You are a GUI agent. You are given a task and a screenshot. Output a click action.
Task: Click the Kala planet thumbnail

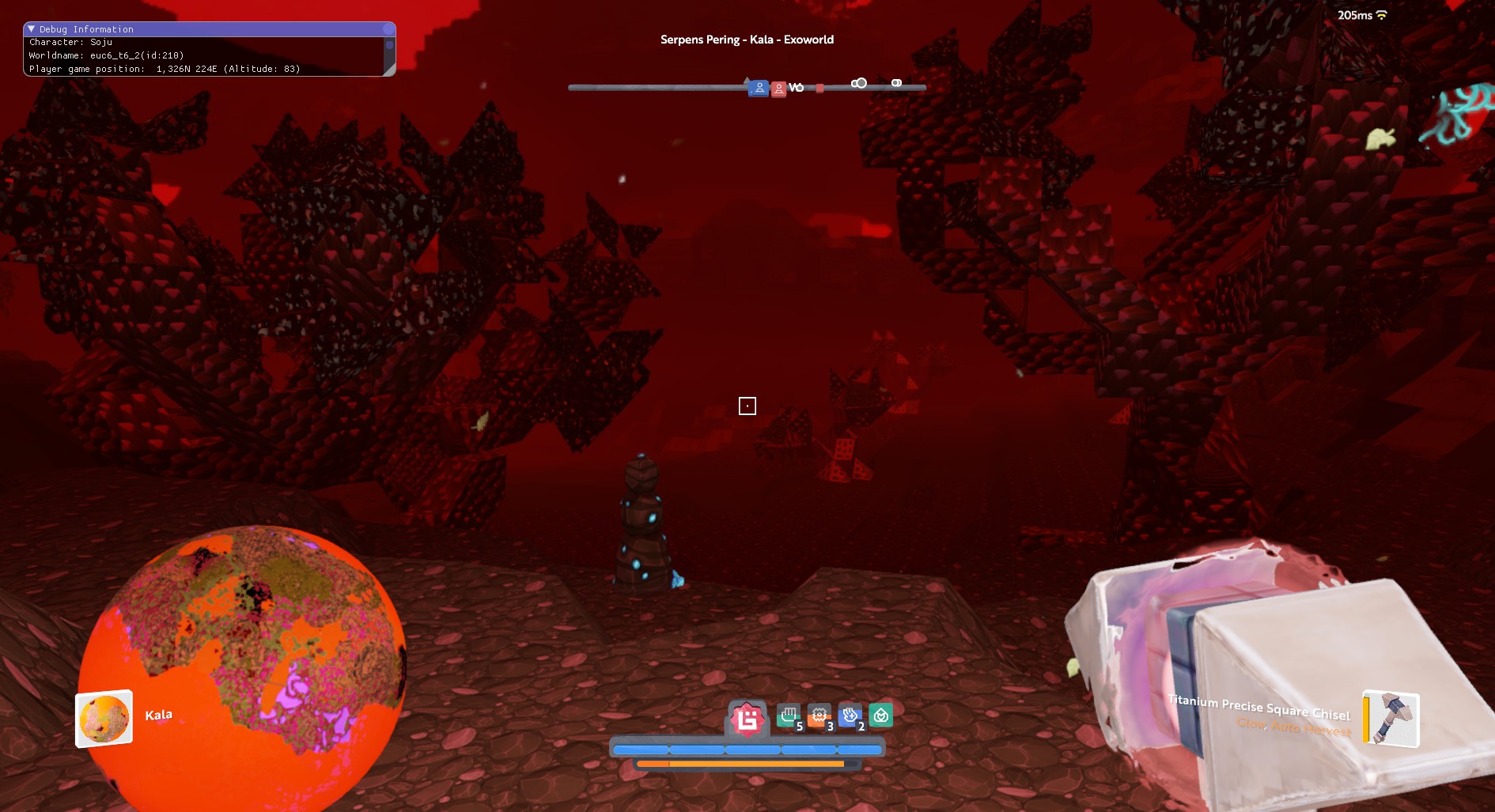coord(104,719)
